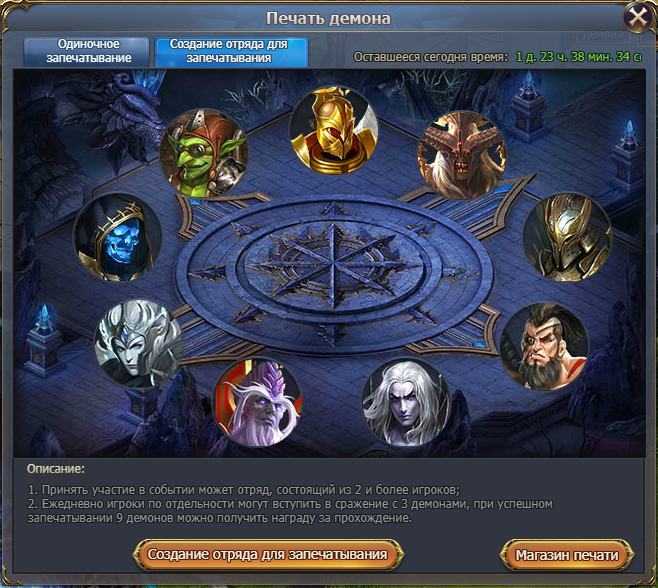Screen dimensions: 658x588
Task: Click the Создание отряда для запечатывания button
Action: [267, 554]
